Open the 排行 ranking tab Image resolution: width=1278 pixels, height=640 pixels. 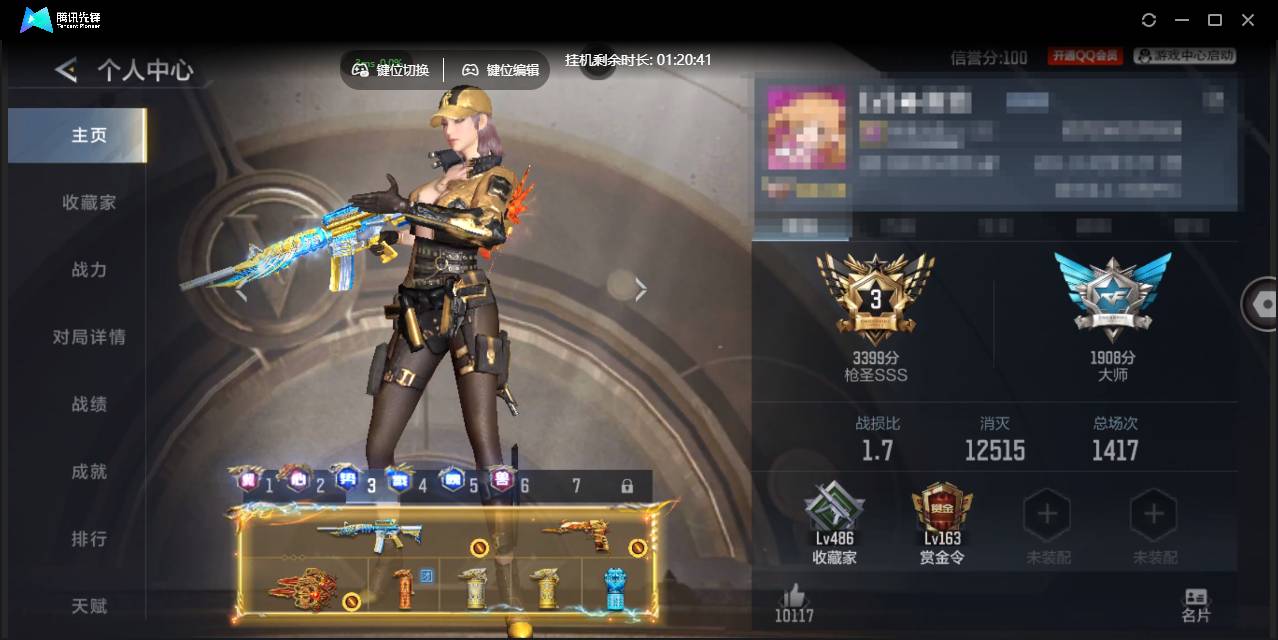[x=88, y=539]
